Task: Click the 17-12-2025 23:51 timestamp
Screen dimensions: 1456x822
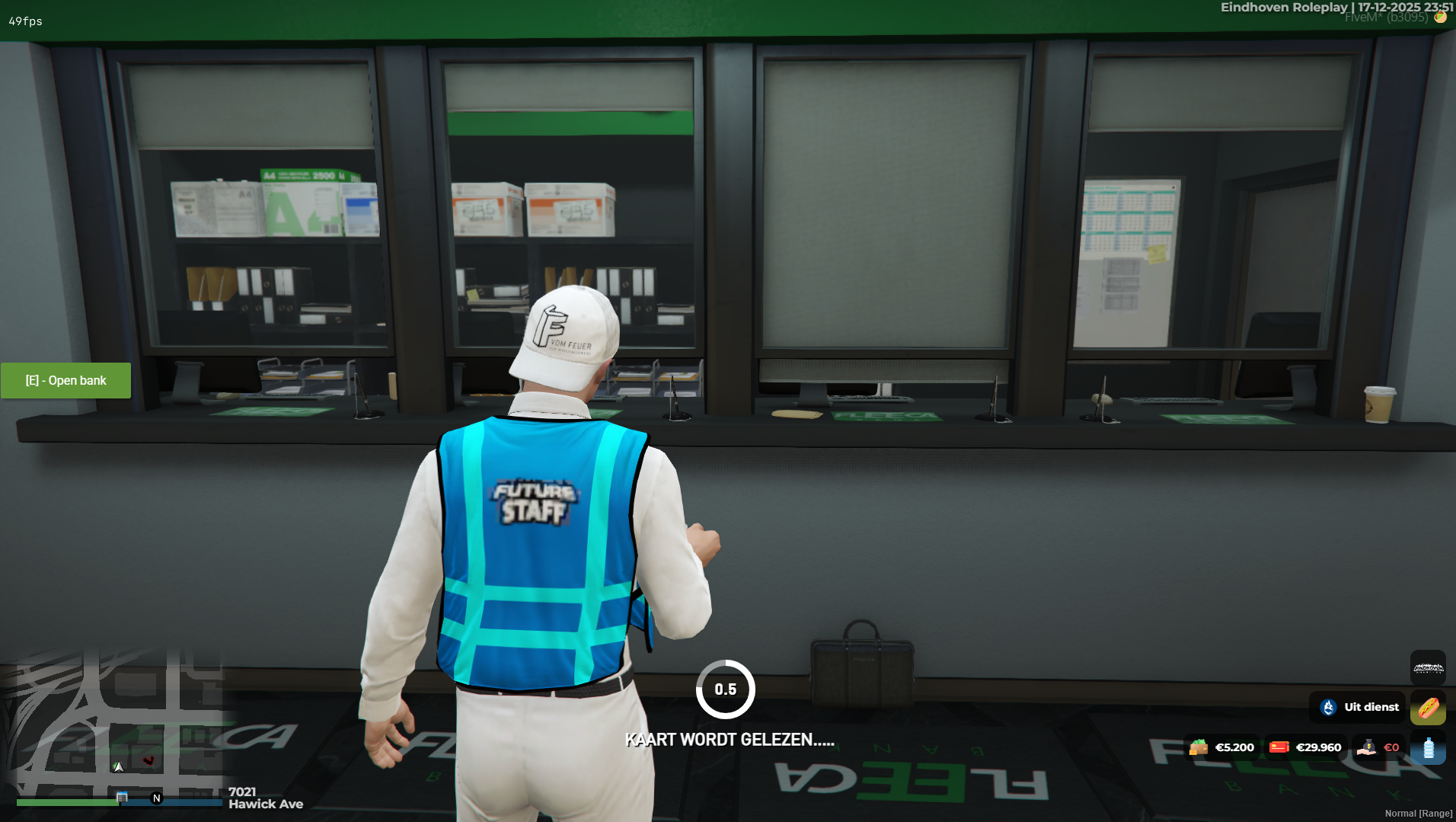Action: tap(1403, 7)
